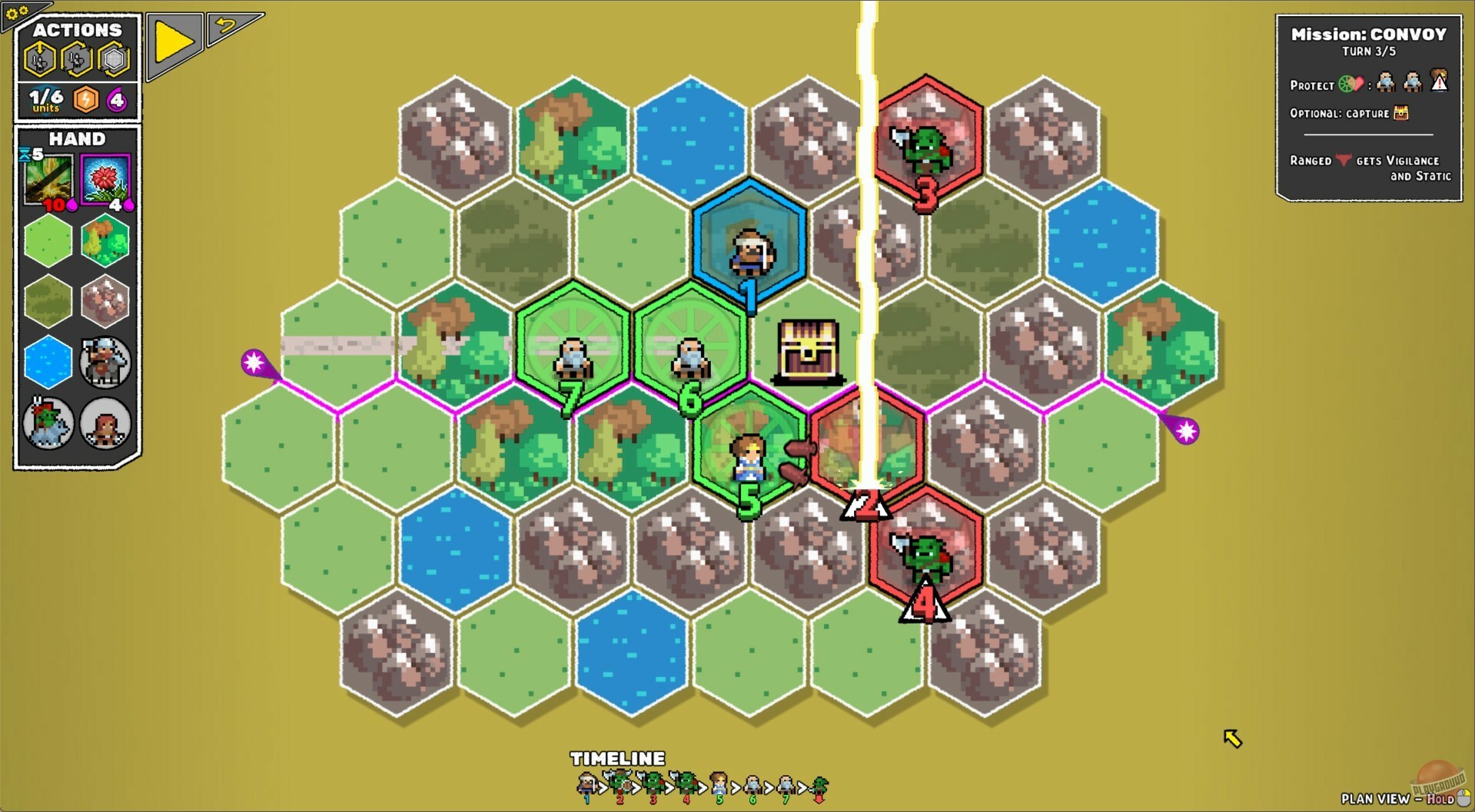The height and width of the screenshot is (812, 1475).
Task: Click the axe warrior unit portrait in Hand
Action: [x=105, y=363]
